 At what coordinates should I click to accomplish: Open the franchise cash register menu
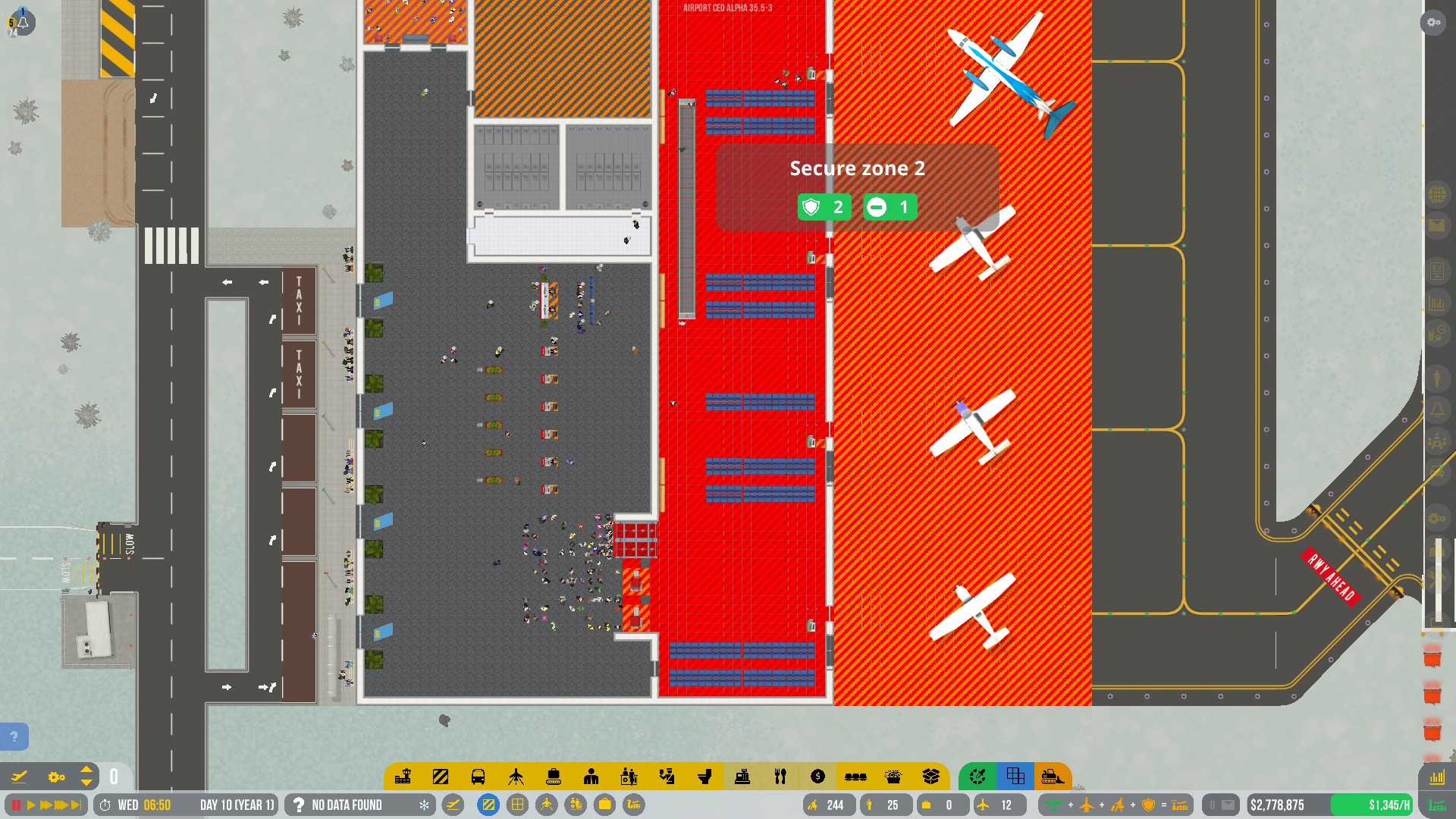click(x=744, y=776)
